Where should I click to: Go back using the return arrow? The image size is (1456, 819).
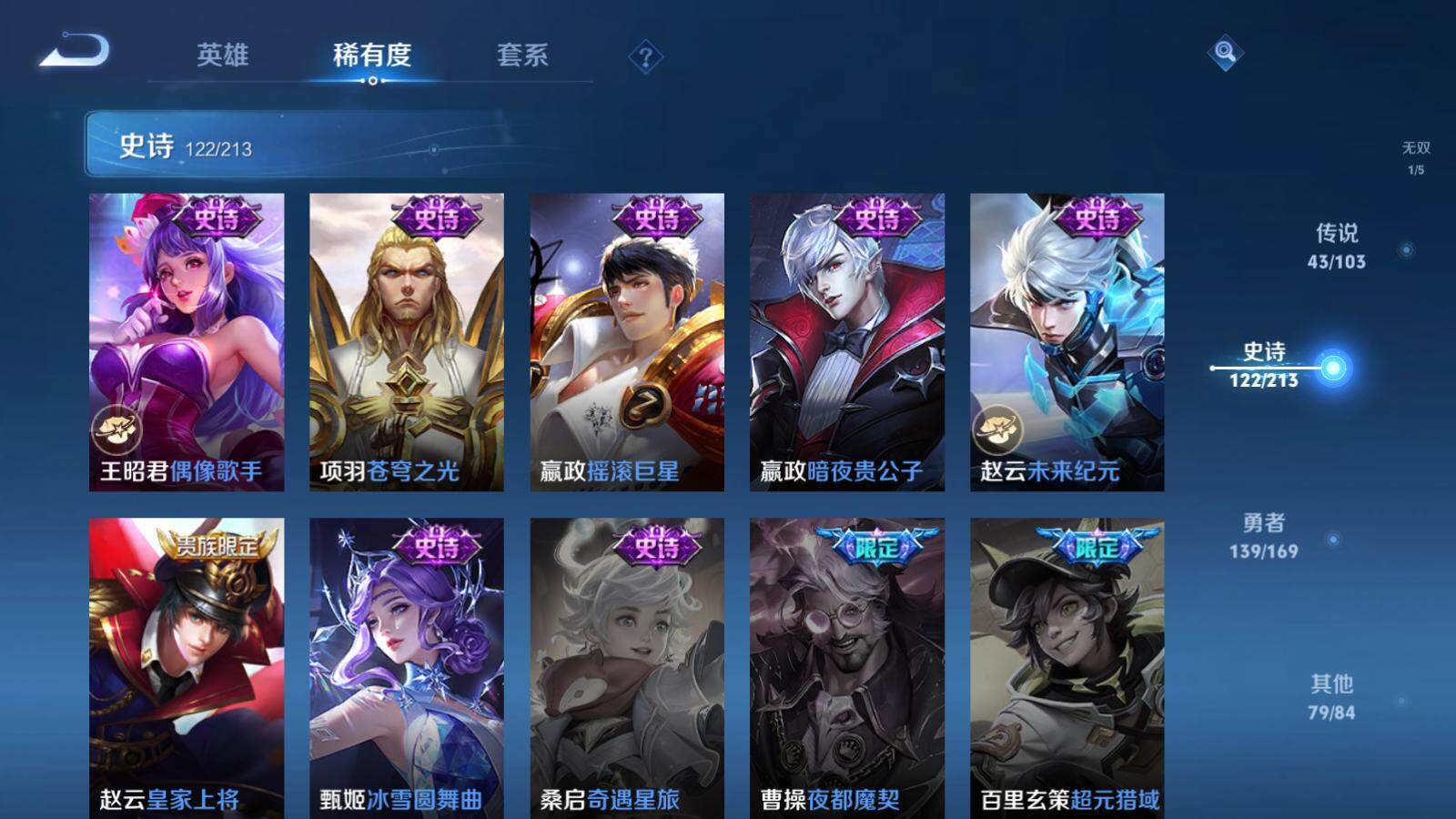tap(75, 51)
